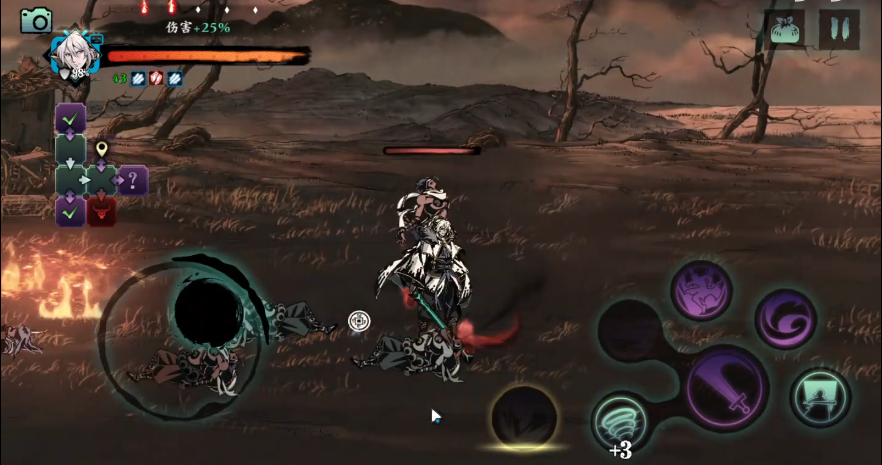Activate the teal seated figure skill
882x465 pixels.
820,398
